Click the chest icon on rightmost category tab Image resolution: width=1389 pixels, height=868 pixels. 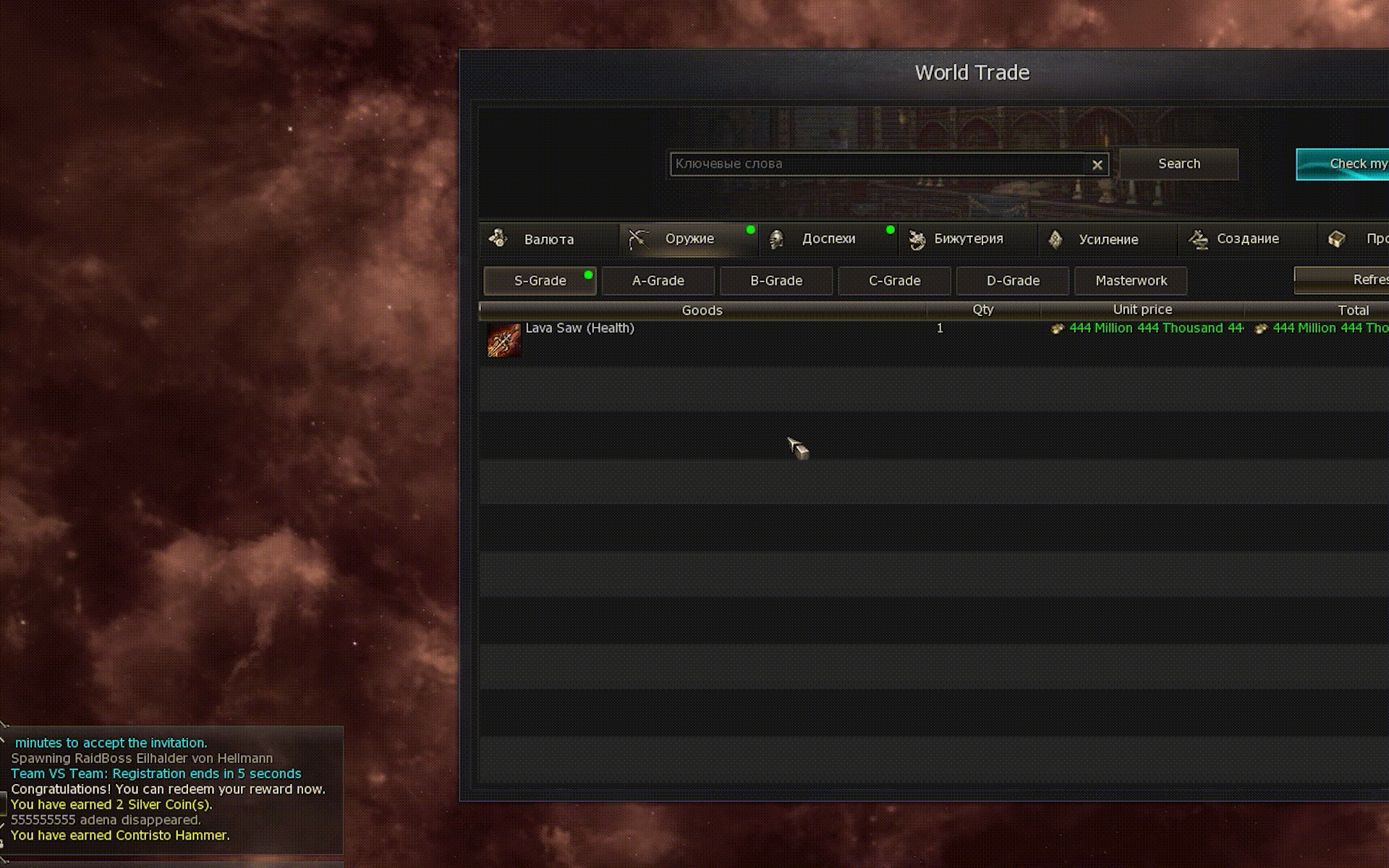click(x=1335, y=239)
